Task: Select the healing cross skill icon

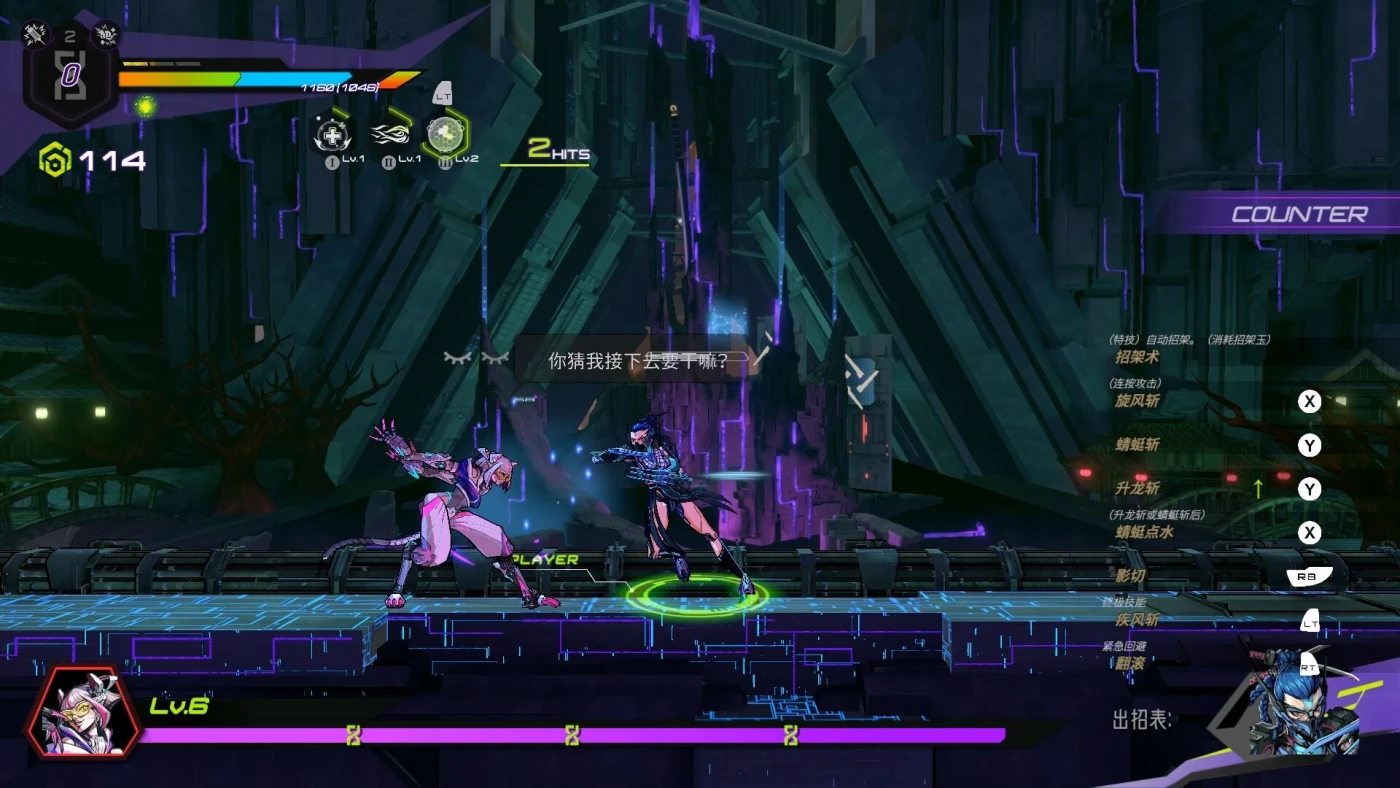Action: click(331, 134)
